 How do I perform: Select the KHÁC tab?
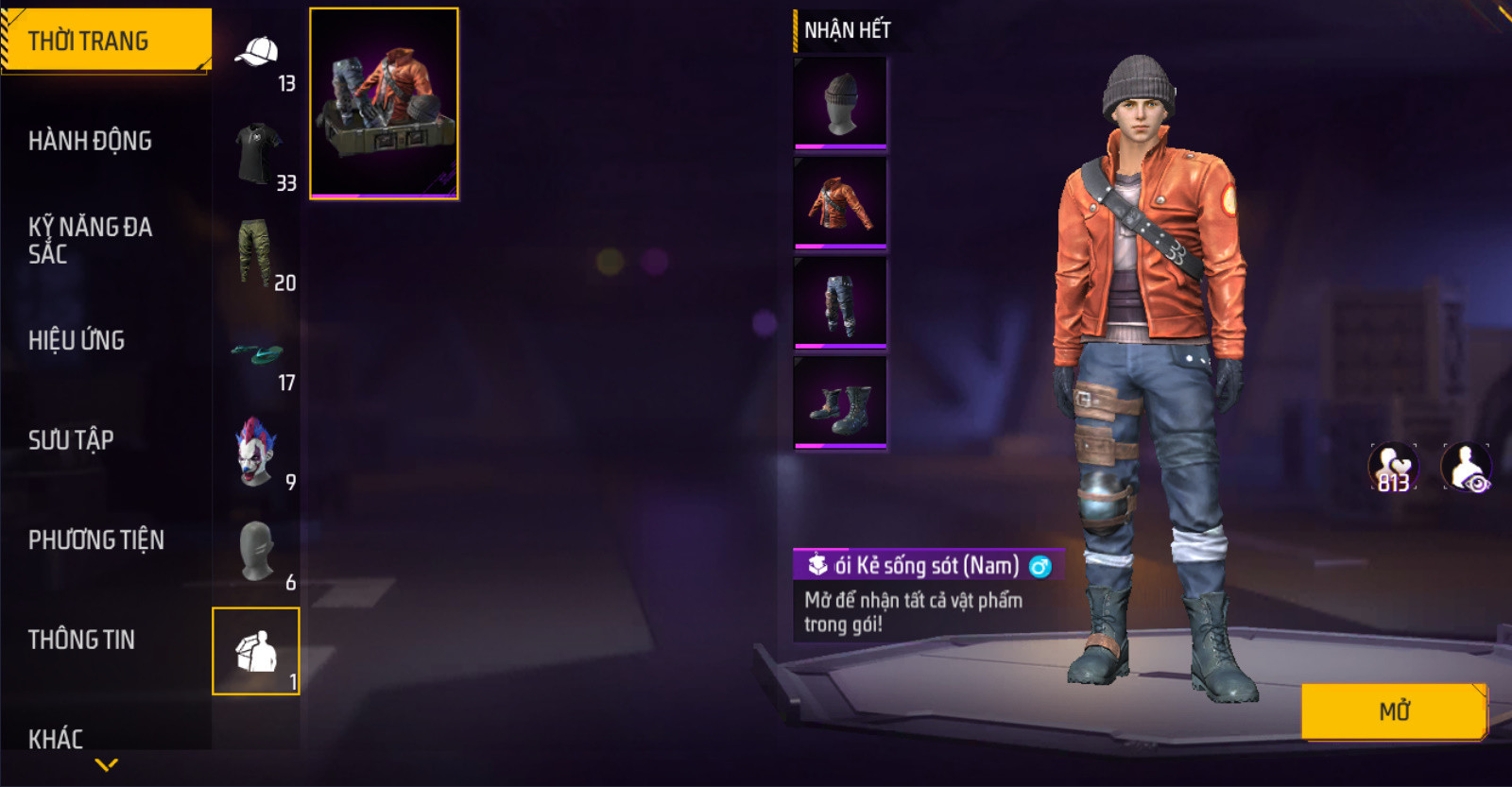(x=56, y=738)
